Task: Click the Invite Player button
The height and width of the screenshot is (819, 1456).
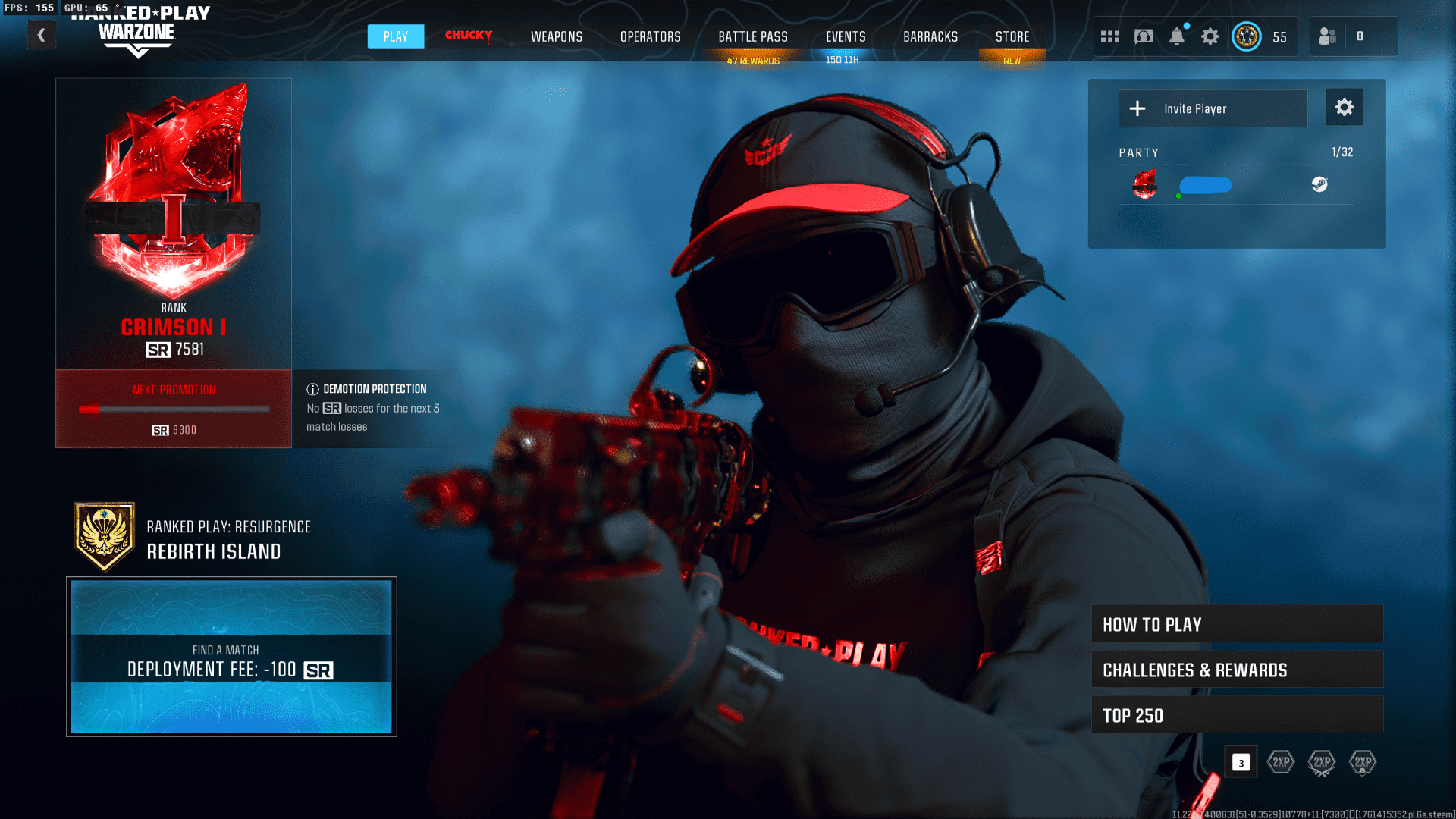Action: tap(1213, 108)
